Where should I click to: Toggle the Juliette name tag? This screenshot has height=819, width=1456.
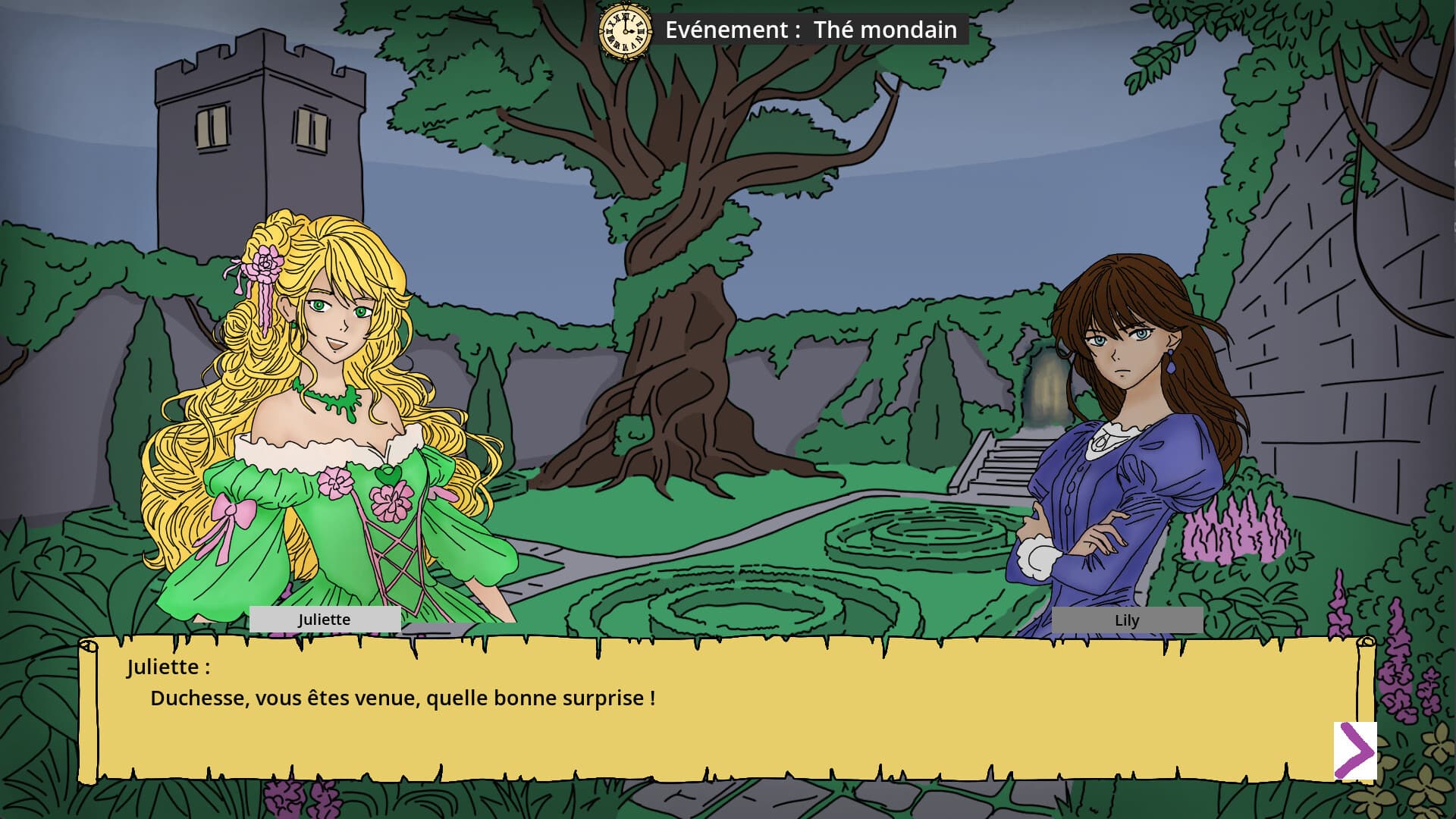pyautogui.click(x=325, y=620)
